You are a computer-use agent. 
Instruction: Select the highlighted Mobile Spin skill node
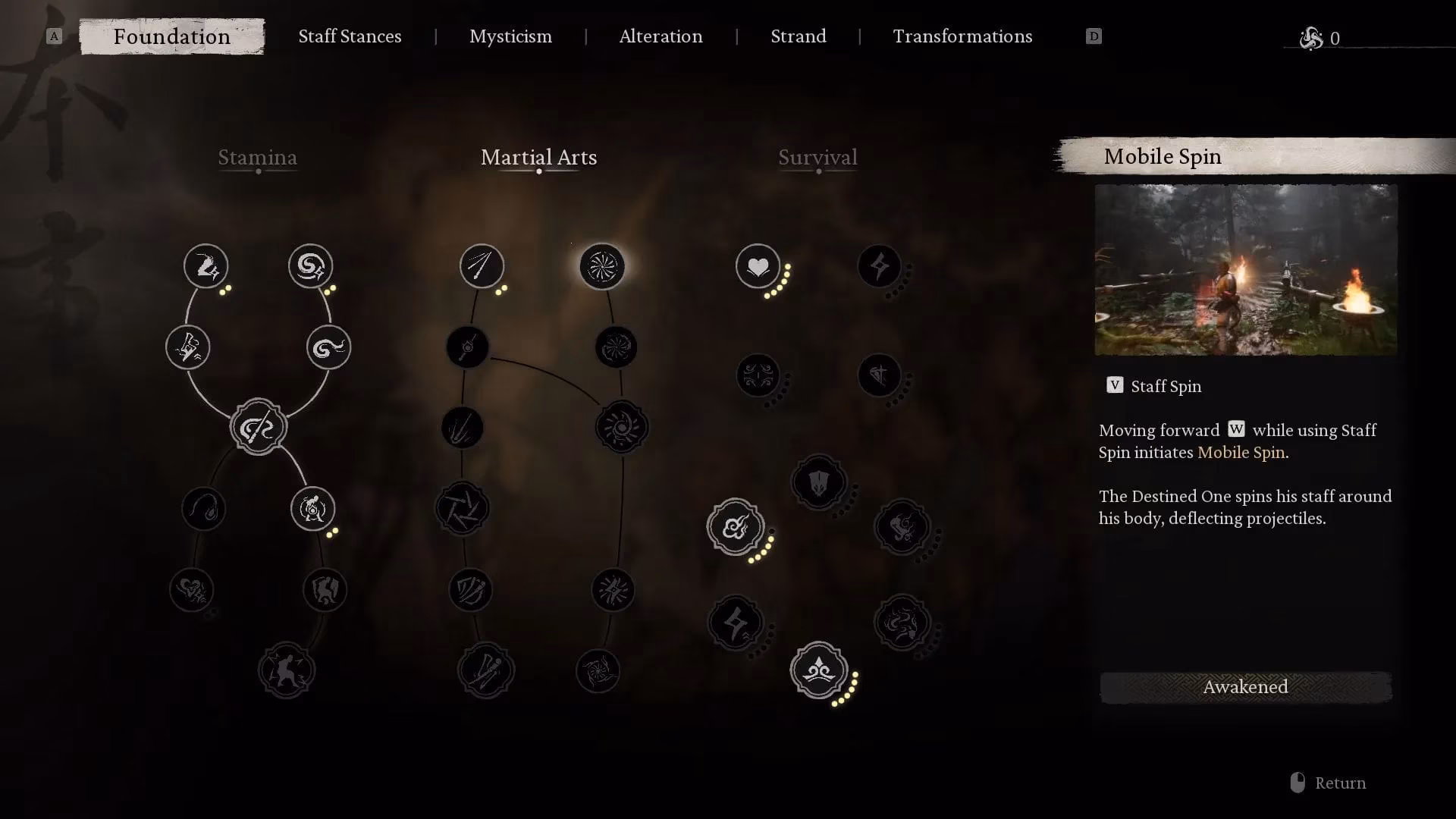point(601,267)
